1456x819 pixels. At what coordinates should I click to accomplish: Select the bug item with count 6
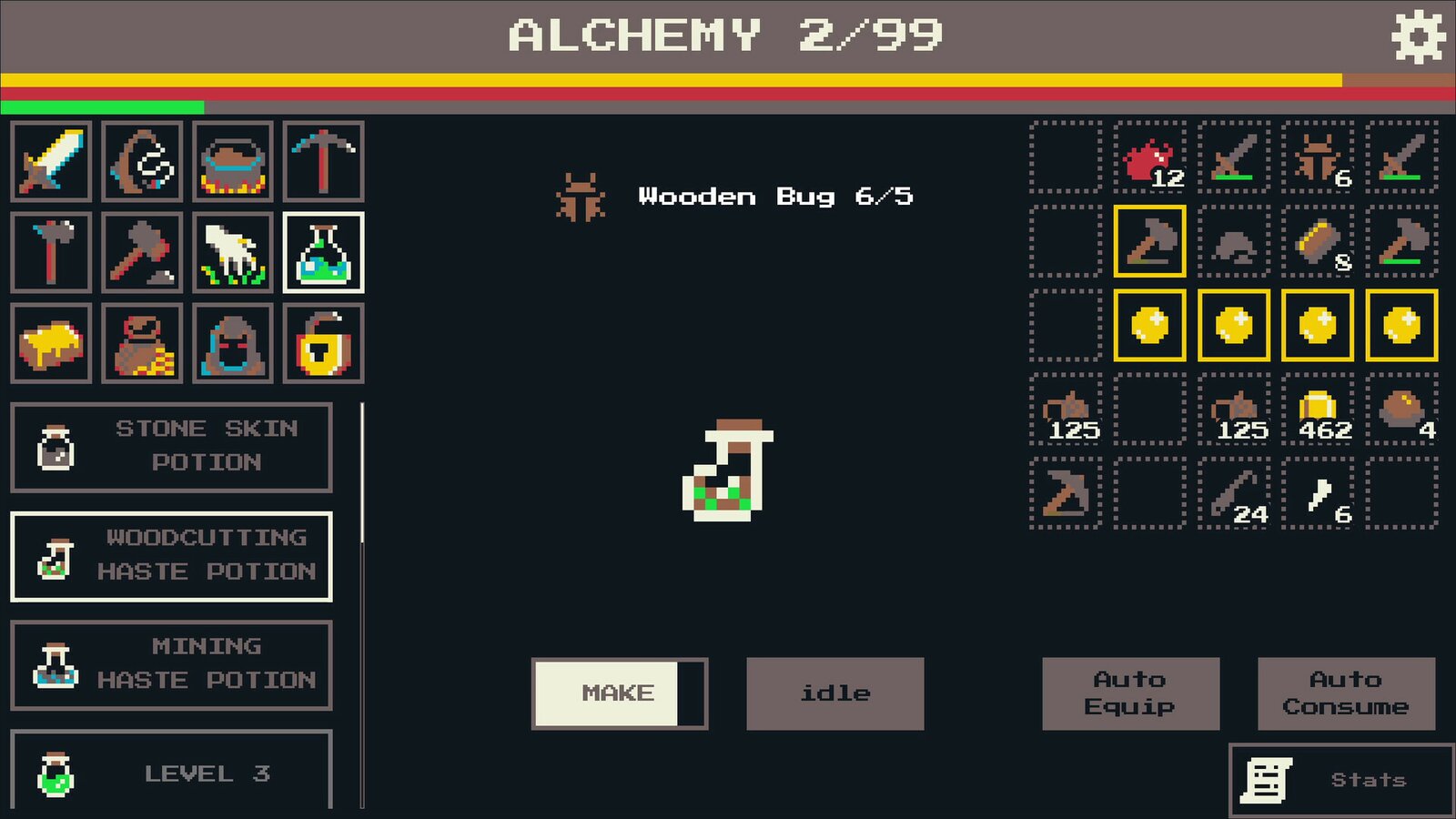(x=1318, y=157)
